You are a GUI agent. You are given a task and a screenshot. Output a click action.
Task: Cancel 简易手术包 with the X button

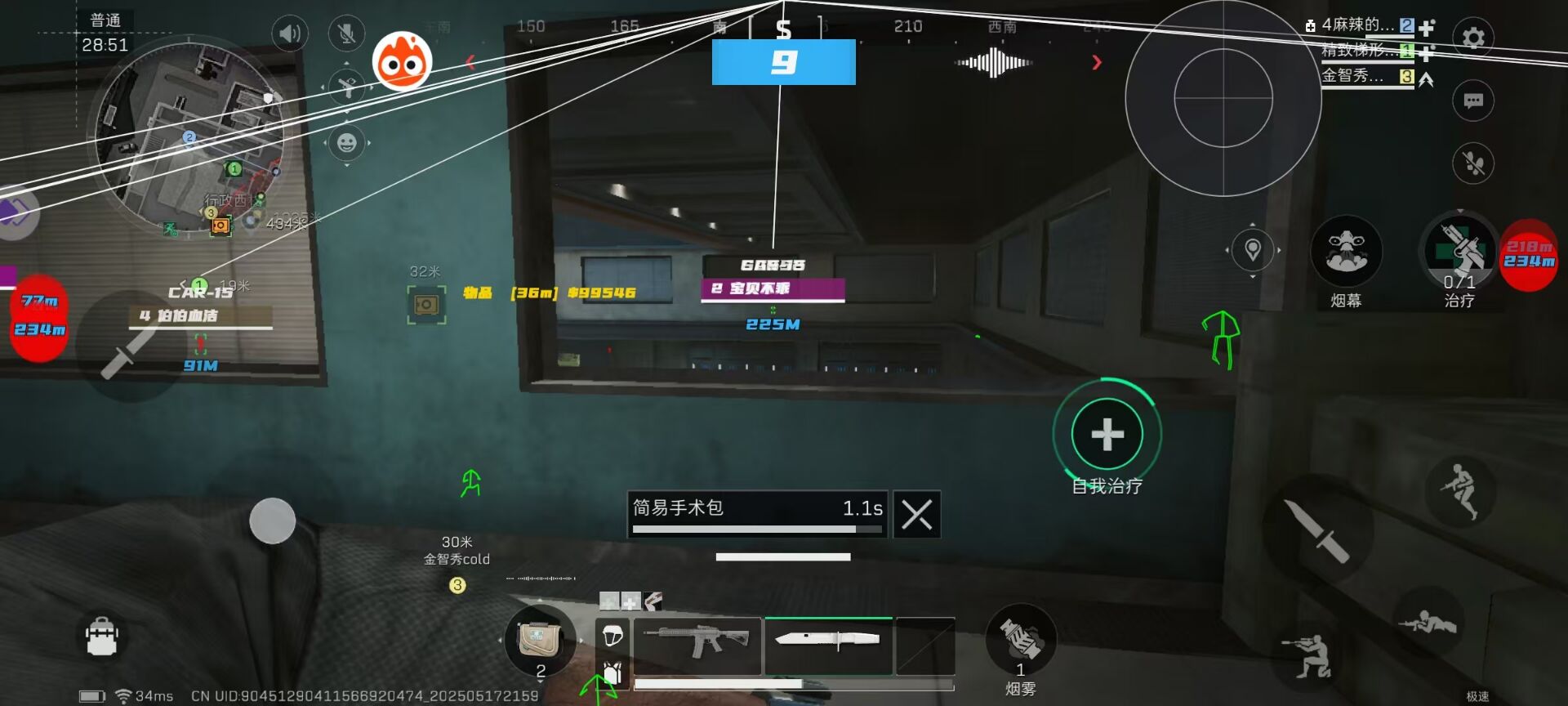tap(916, 514)
